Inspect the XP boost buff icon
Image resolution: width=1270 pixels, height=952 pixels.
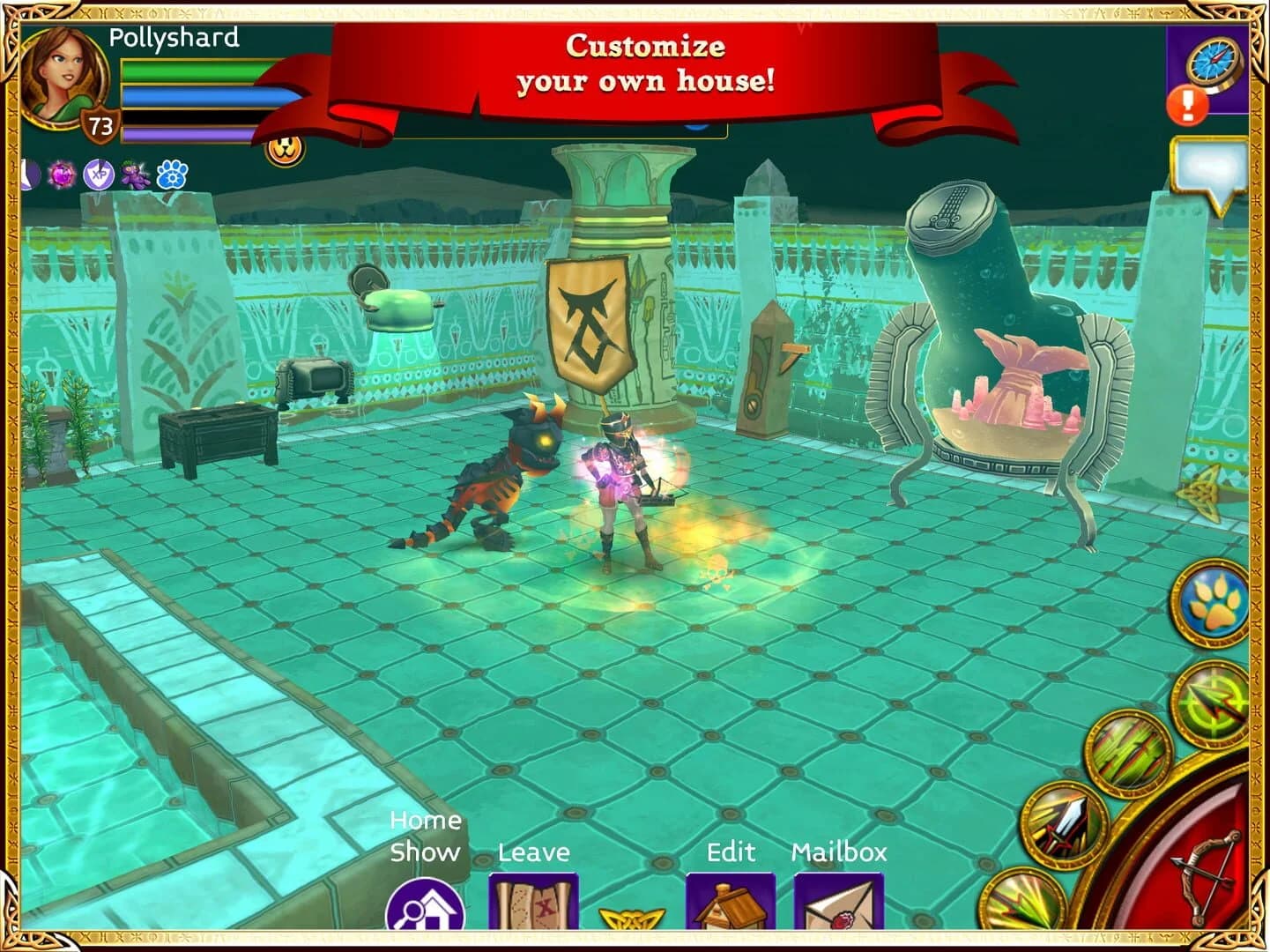tap(98, 174)
